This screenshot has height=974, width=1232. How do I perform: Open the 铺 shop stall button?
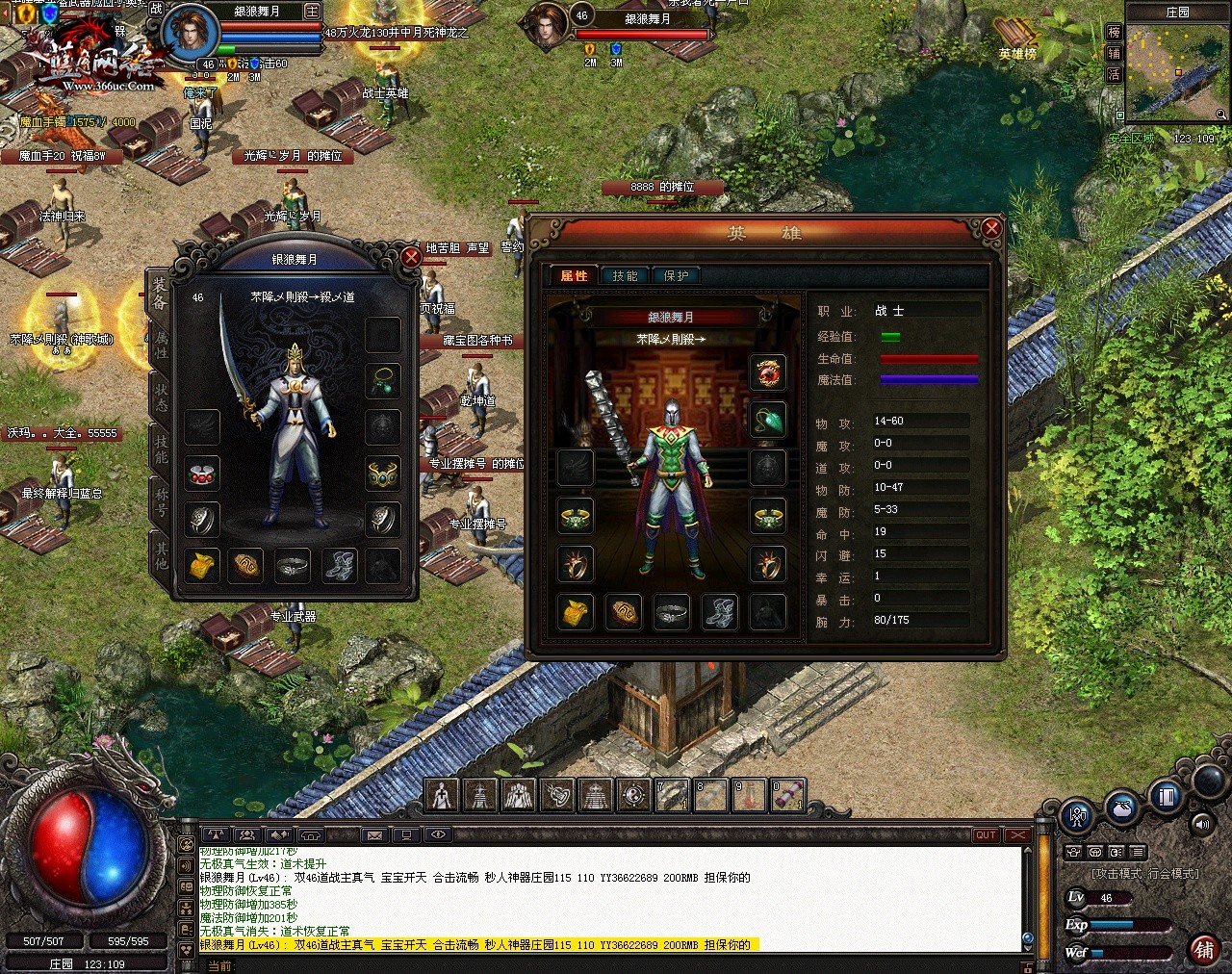pos(1203,949)
